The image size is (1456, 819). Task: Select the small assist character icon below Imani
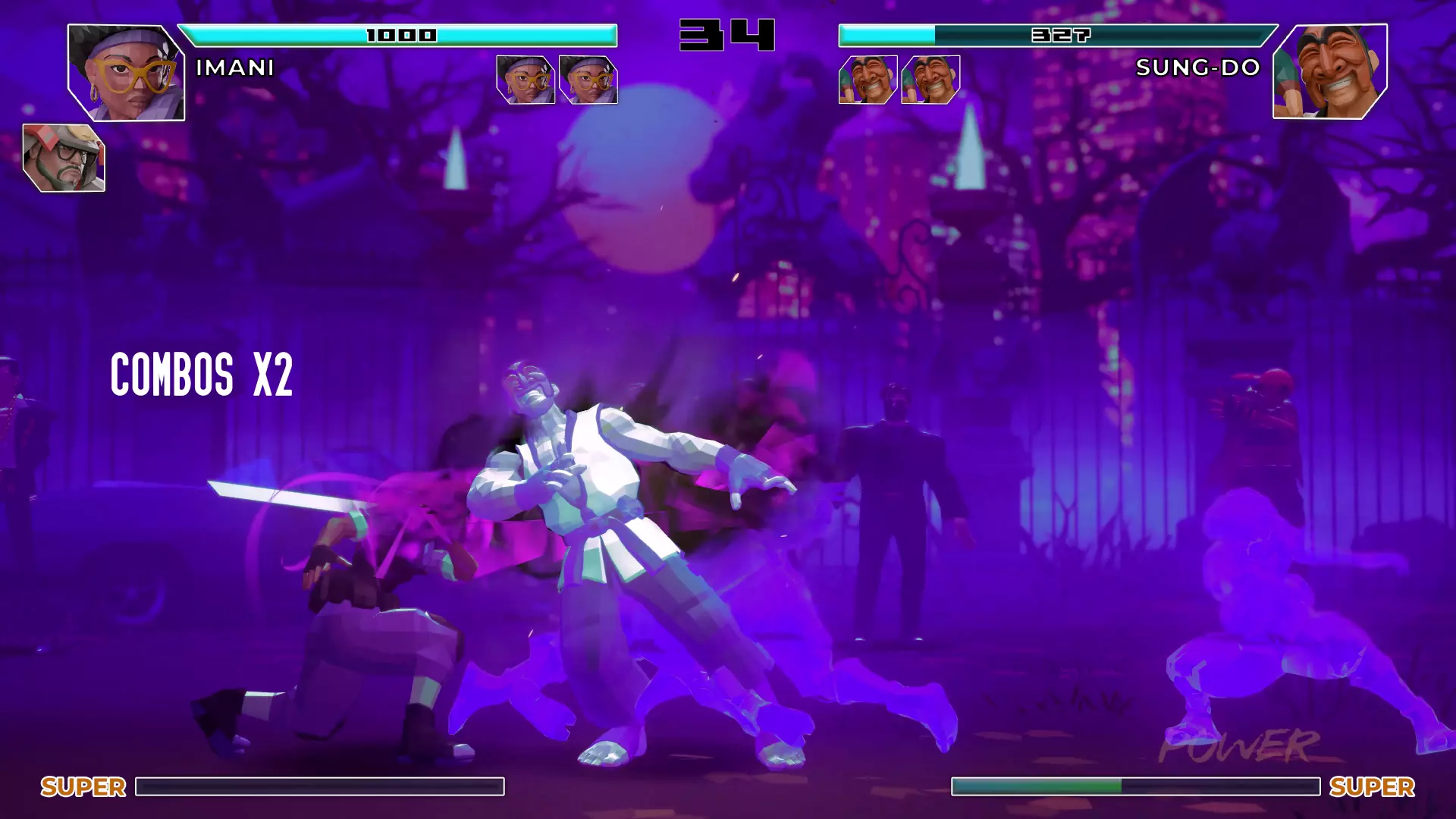point(64,158)
